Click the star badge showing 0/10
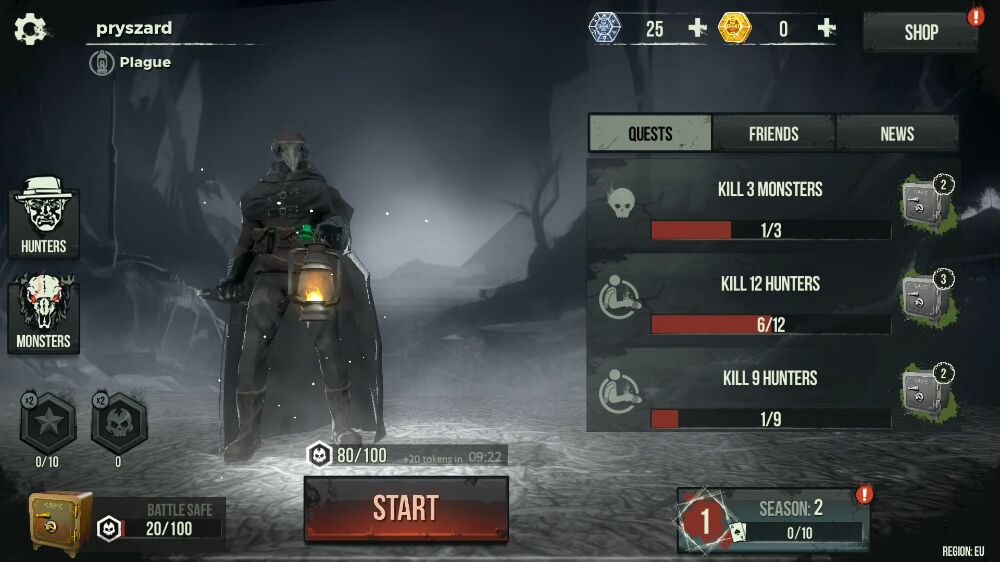Image resolution: width=1000 pixels, height=562 pixels. 46,424
